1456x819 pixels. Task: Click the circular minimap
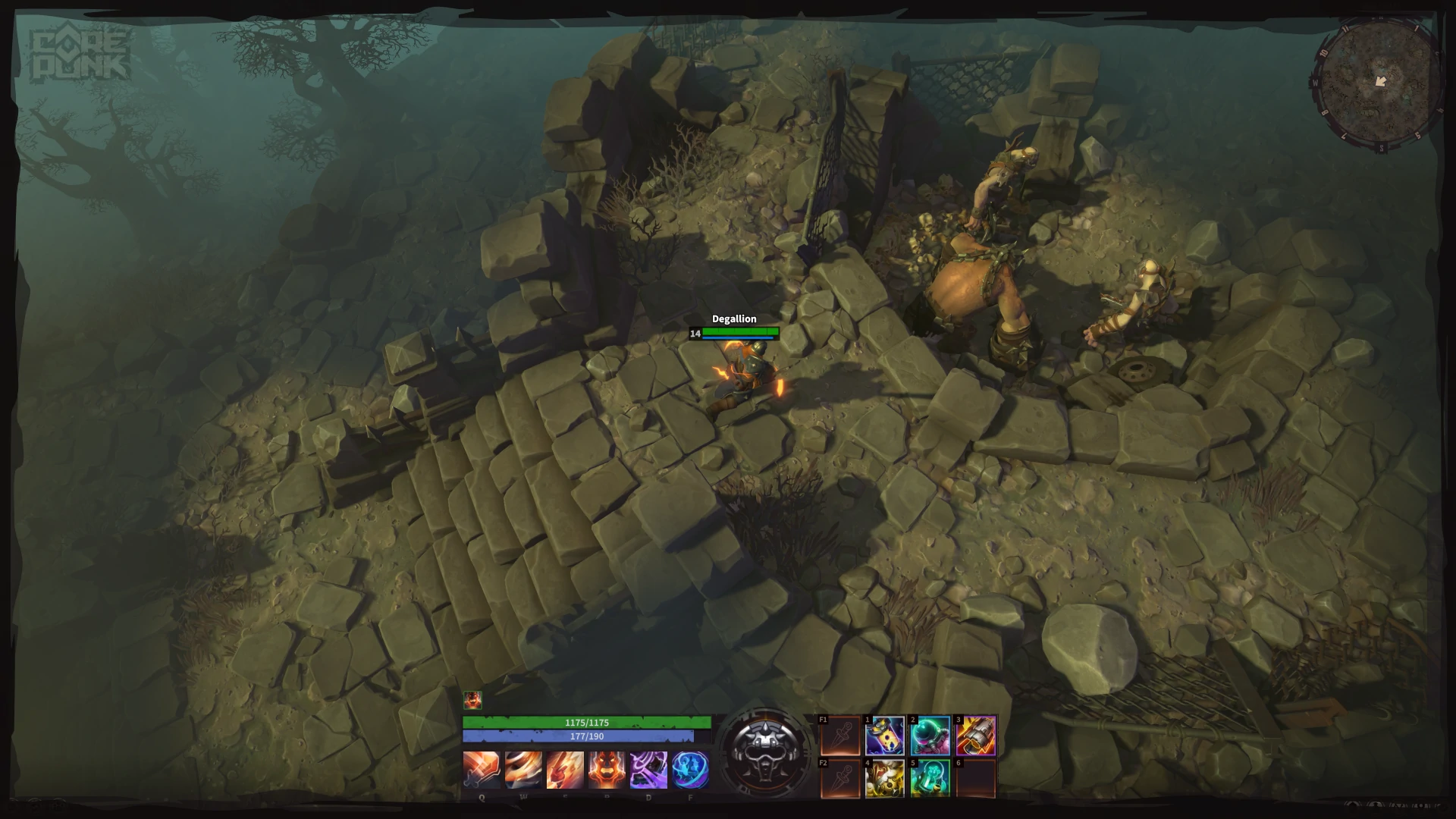1377,82
